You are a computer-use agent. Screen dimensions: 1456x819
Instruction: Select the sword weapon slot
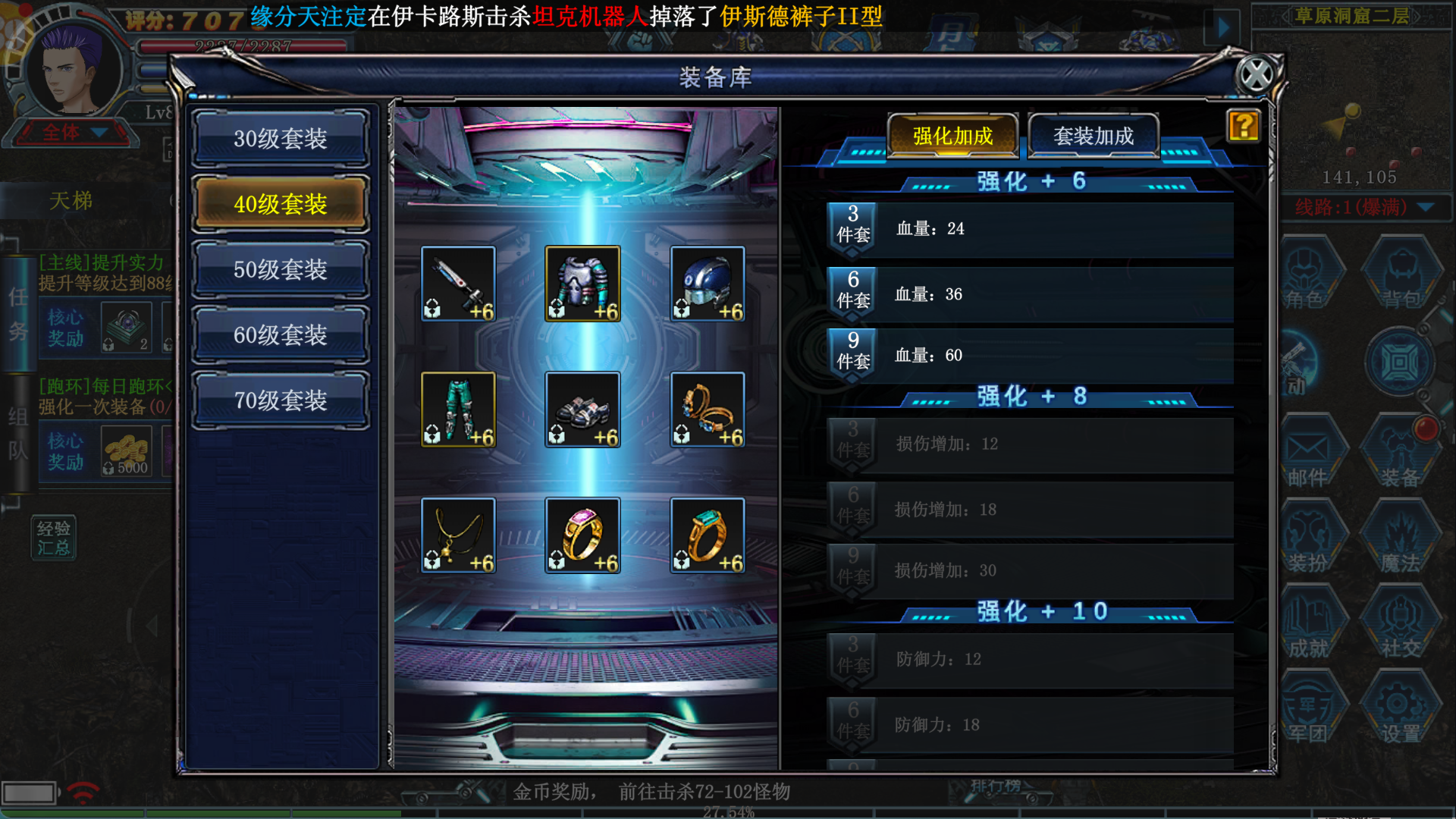(458, 284)
